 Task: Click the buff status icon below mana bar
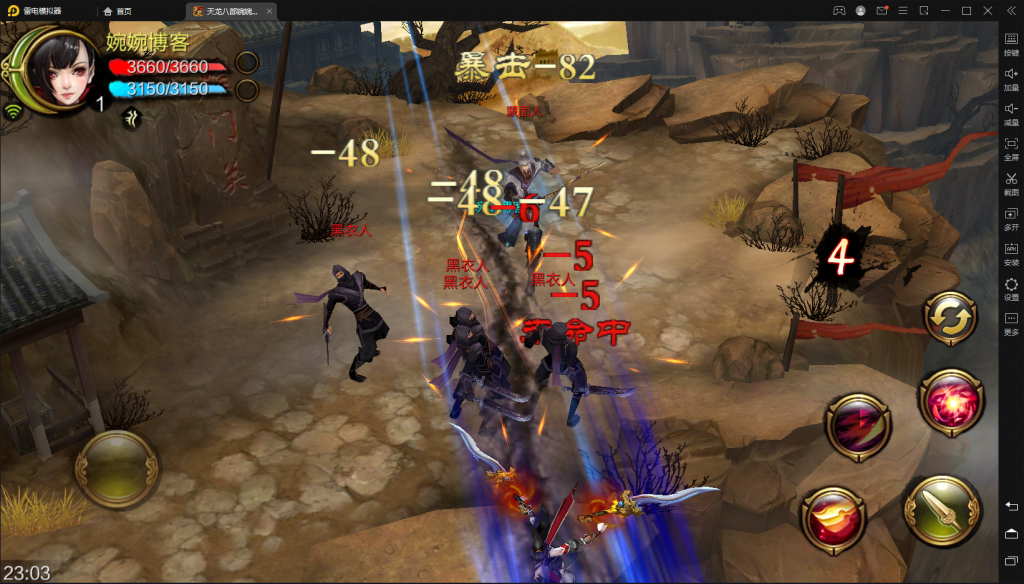[x=131, y=119]
